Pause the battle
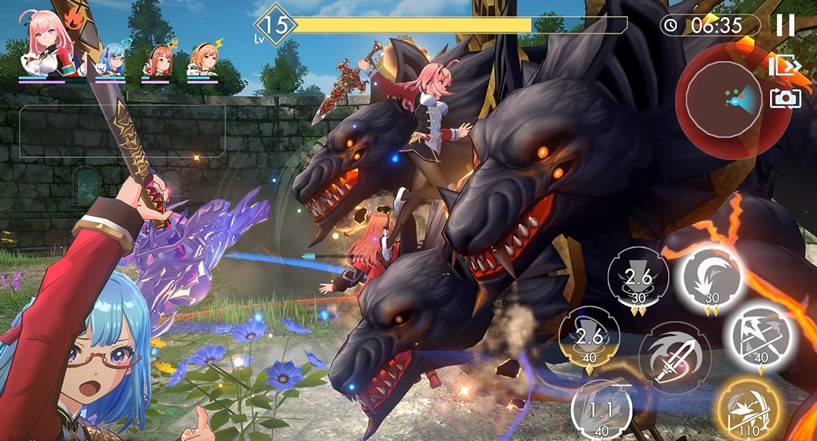Image resolution: width=817 pixels, height=441 pixels. coord(785,26)
